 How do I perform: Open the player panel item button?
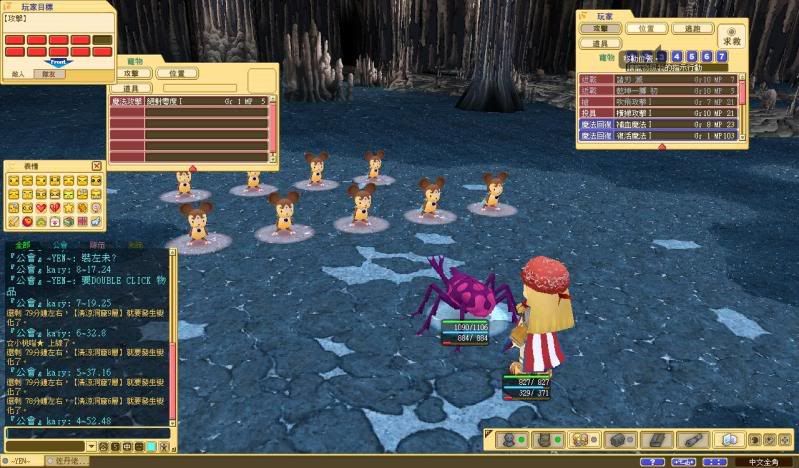coord(601,44)
